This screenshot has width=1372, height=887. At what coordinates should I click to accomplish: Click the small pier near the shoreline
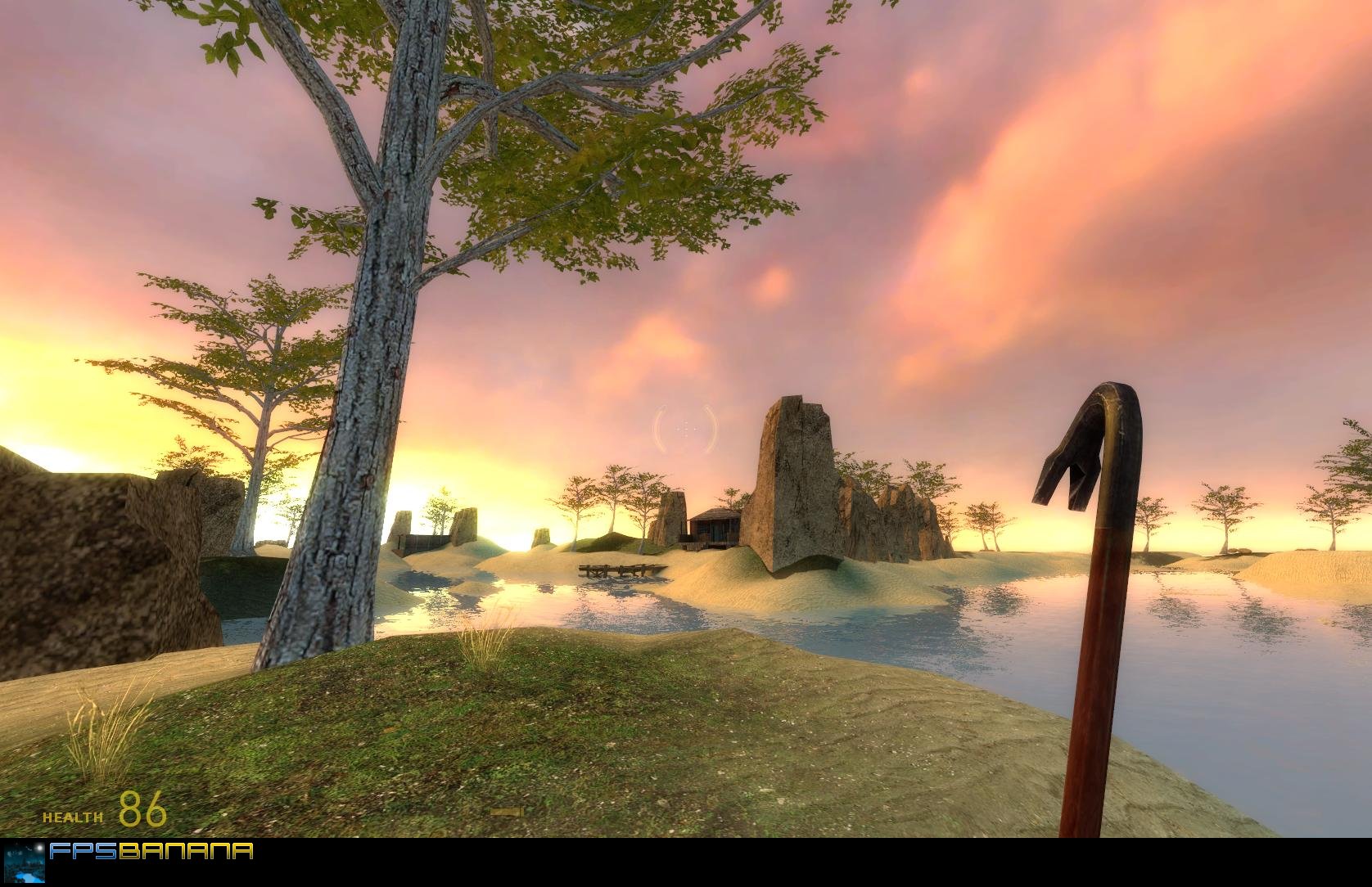click(x=618, y=570)
